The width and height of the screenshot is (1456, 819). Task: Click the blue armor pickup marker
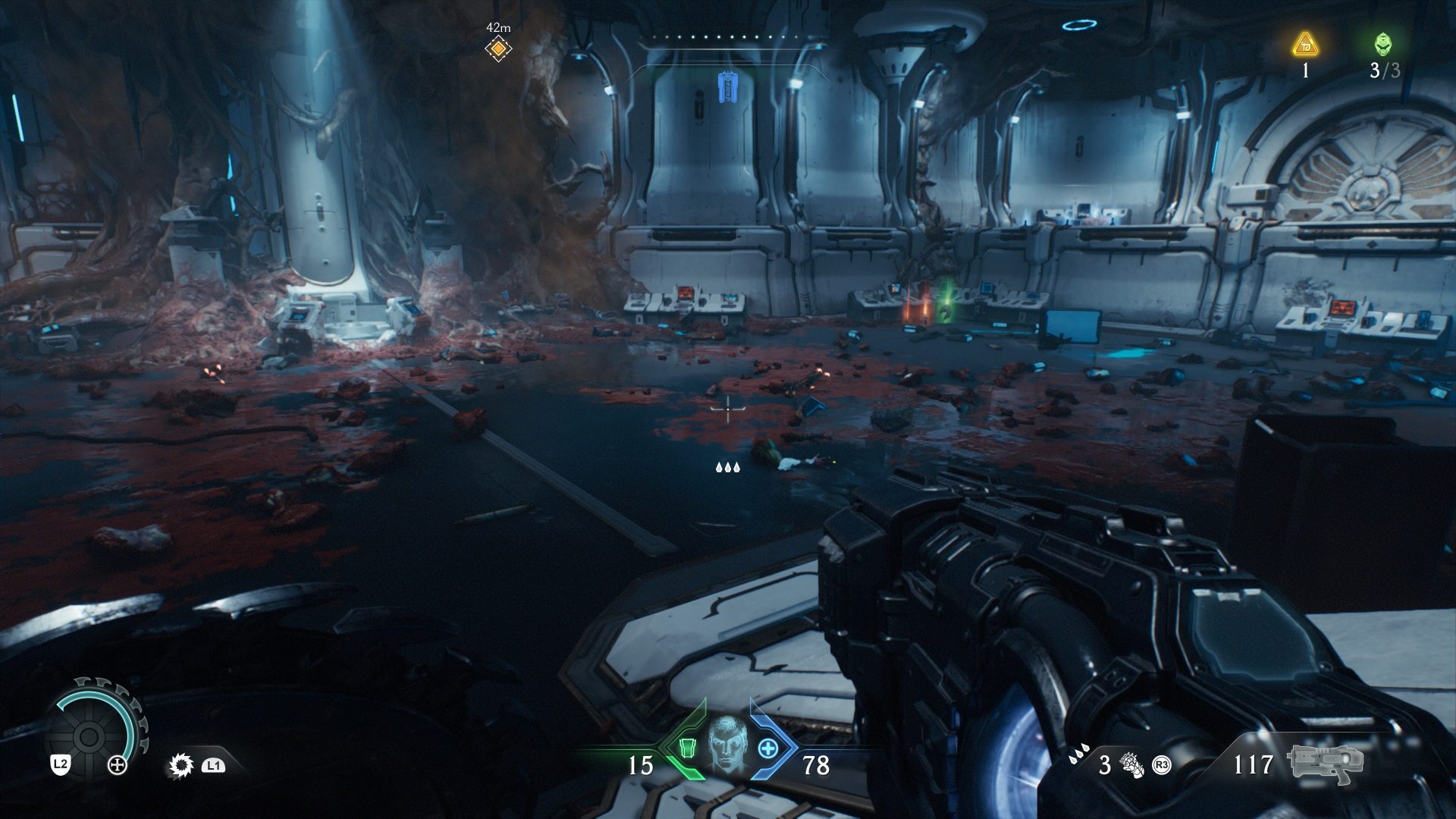[x=728, y=88]
